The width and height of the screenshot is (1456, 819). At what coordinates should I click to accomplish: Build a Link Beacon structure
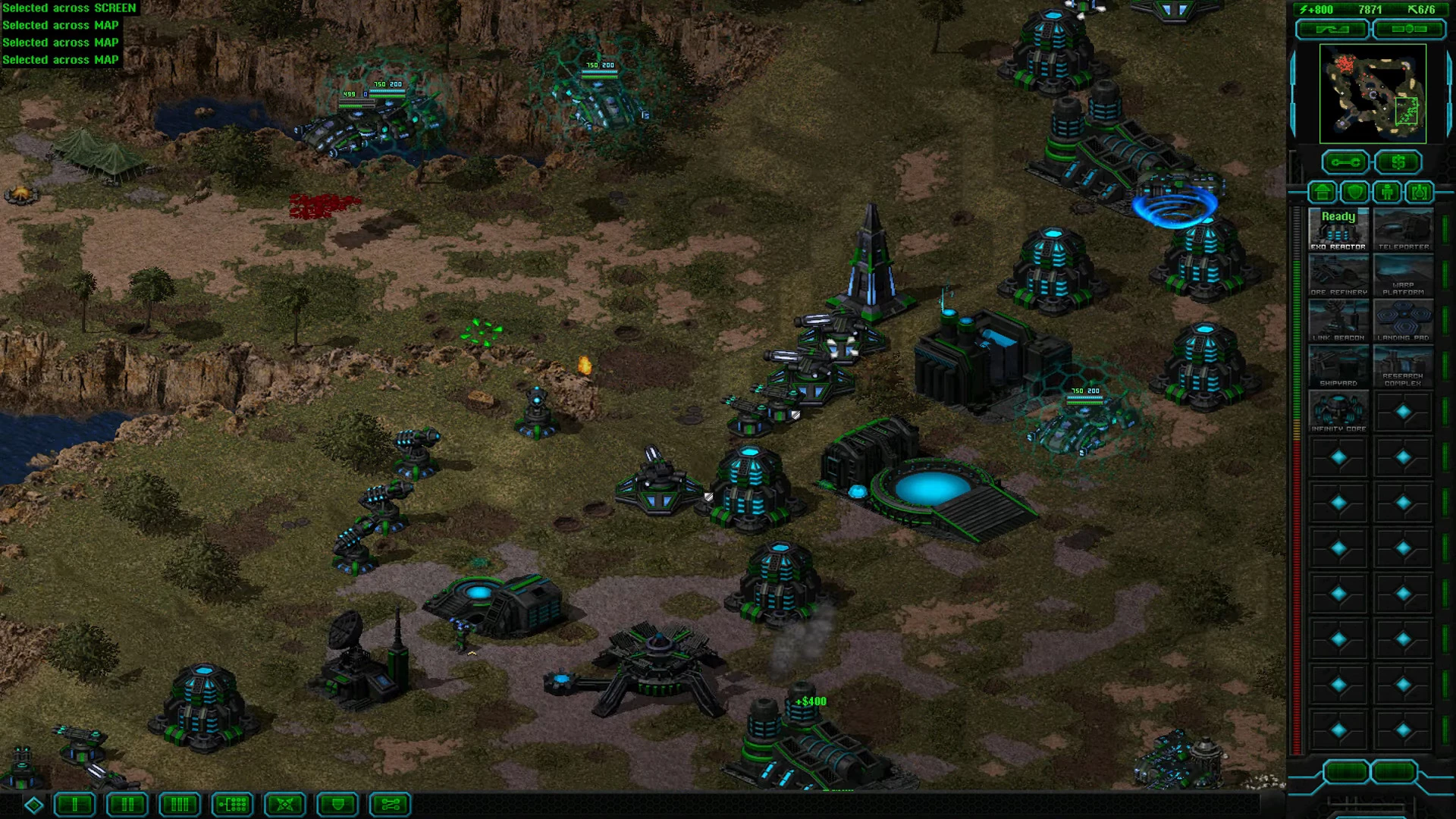(x=1338, y=319)
